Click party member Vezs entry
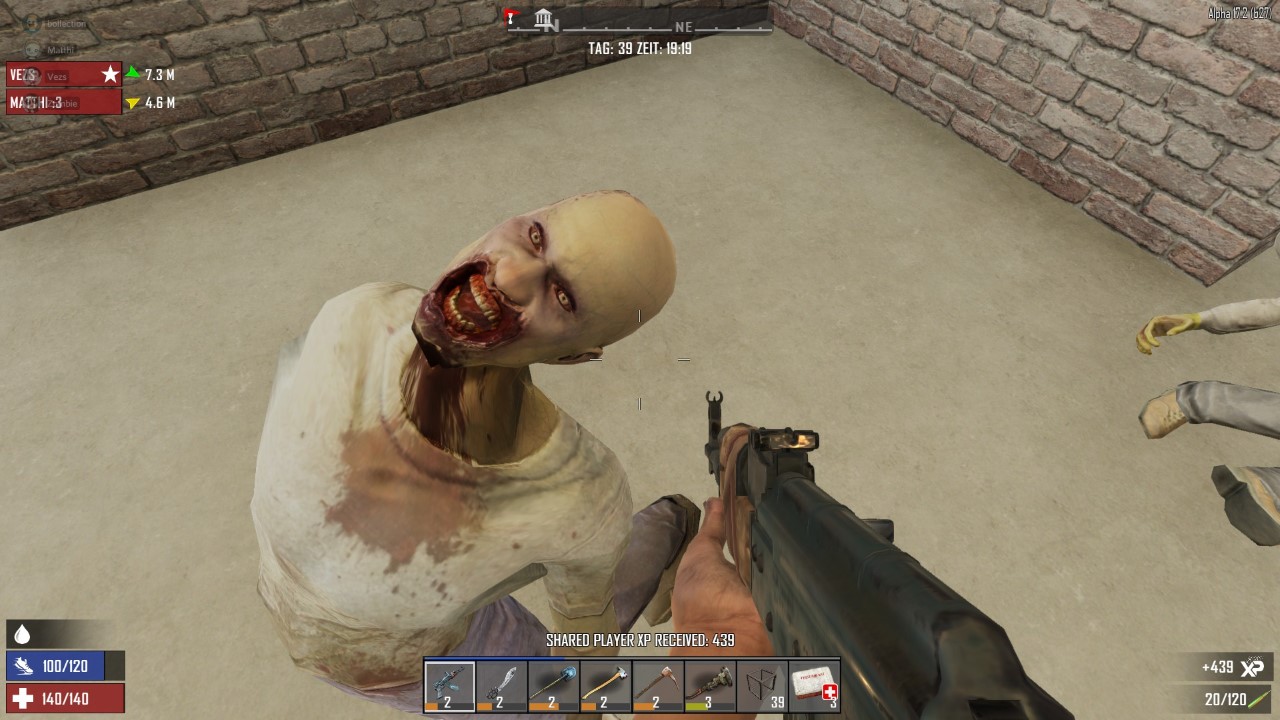 coord(64,75)
